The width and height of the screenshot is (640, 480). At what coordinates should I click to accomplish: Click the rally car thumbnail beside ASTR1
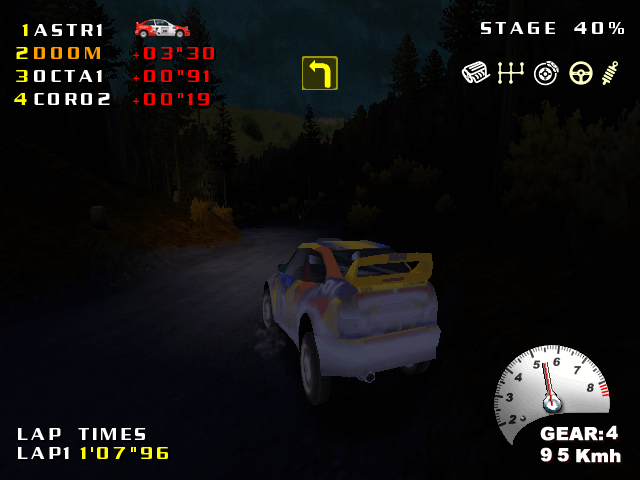click(162, 28)
